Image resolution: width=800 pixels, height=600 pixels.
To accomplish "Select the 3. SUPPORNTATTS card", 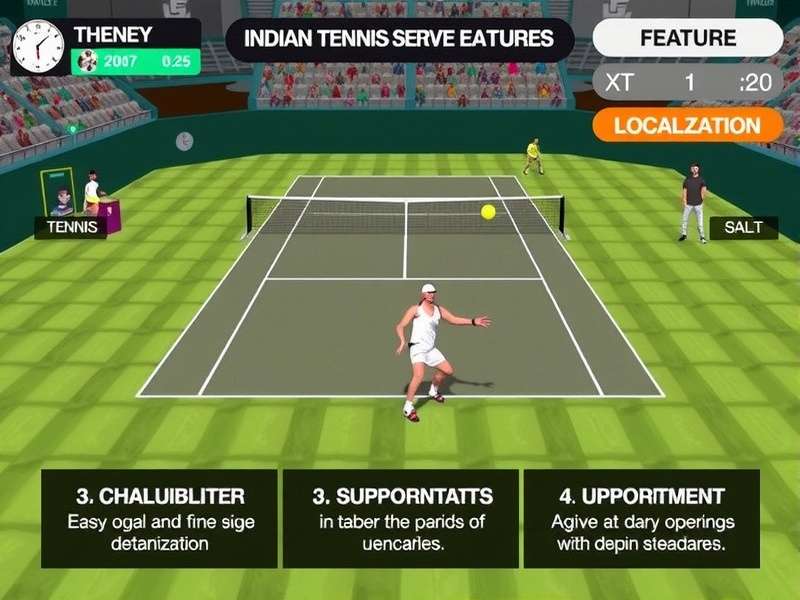I will point(400,518).
